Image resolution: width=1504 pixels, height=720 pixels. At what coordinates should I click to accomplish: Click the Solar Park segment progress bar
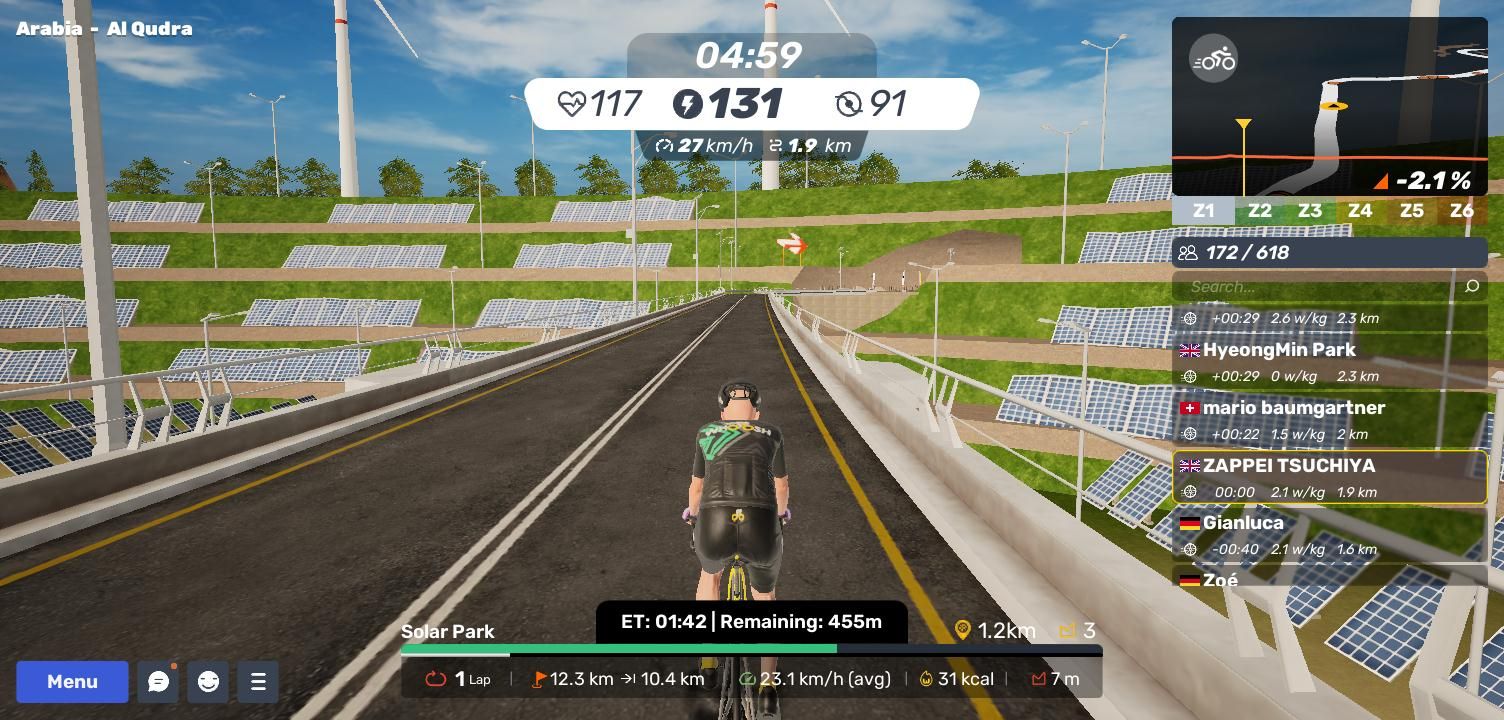[x=751, y=650]
